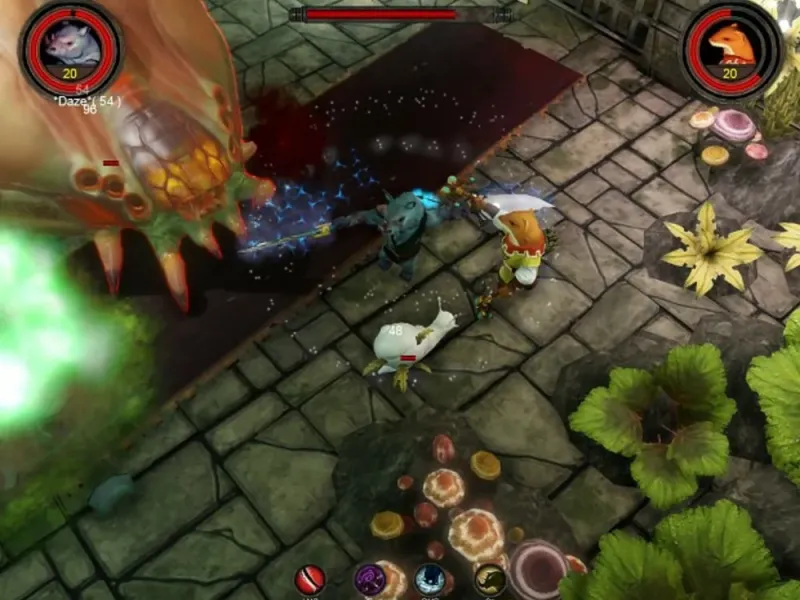Activate the red slash attack ability
800x600 pixels.
[310, 579]
